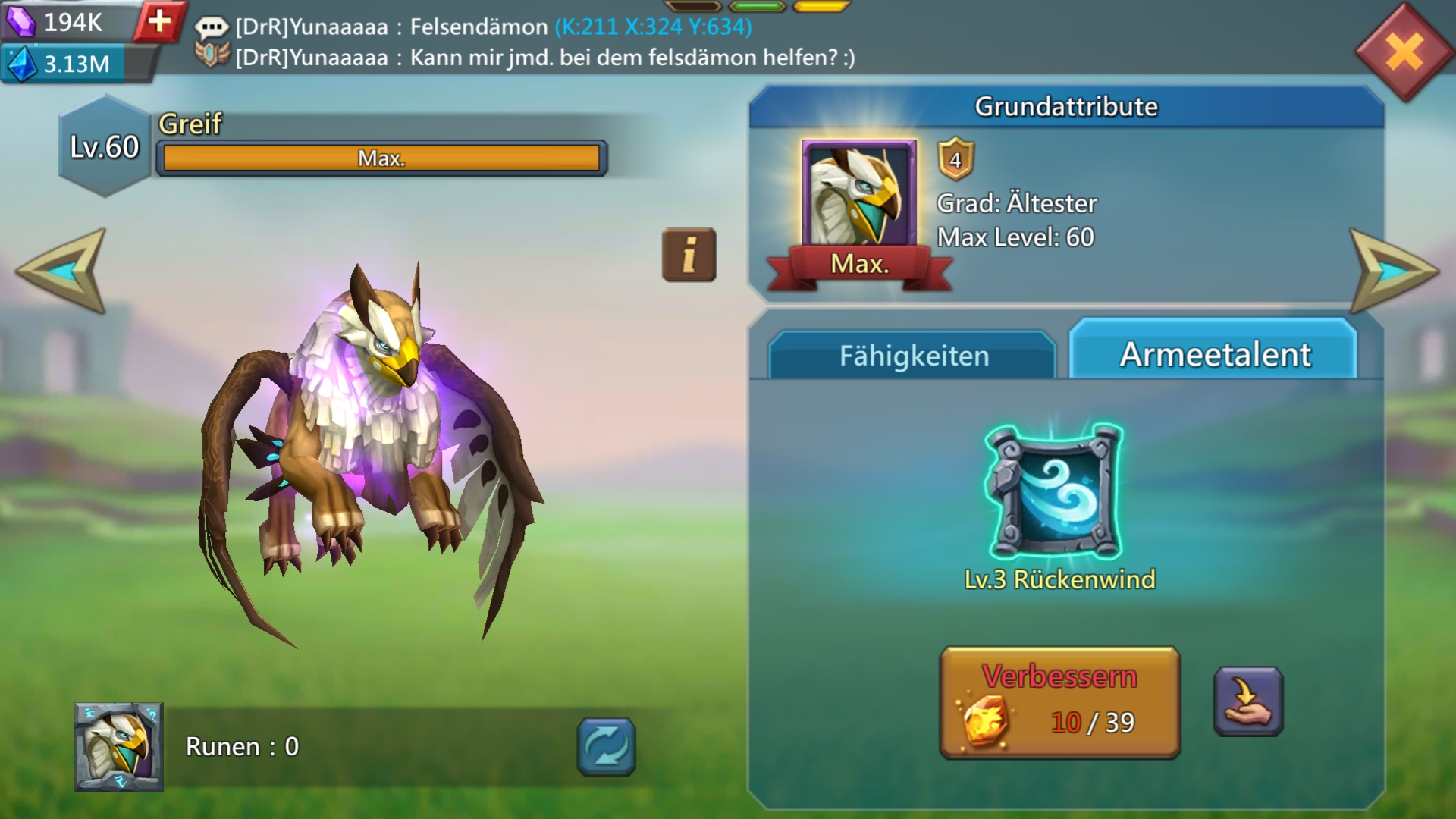This screenshot has width=1456, height=819.
Task: Tap the Rückenwind talent icon
Action: (1054, 491)
